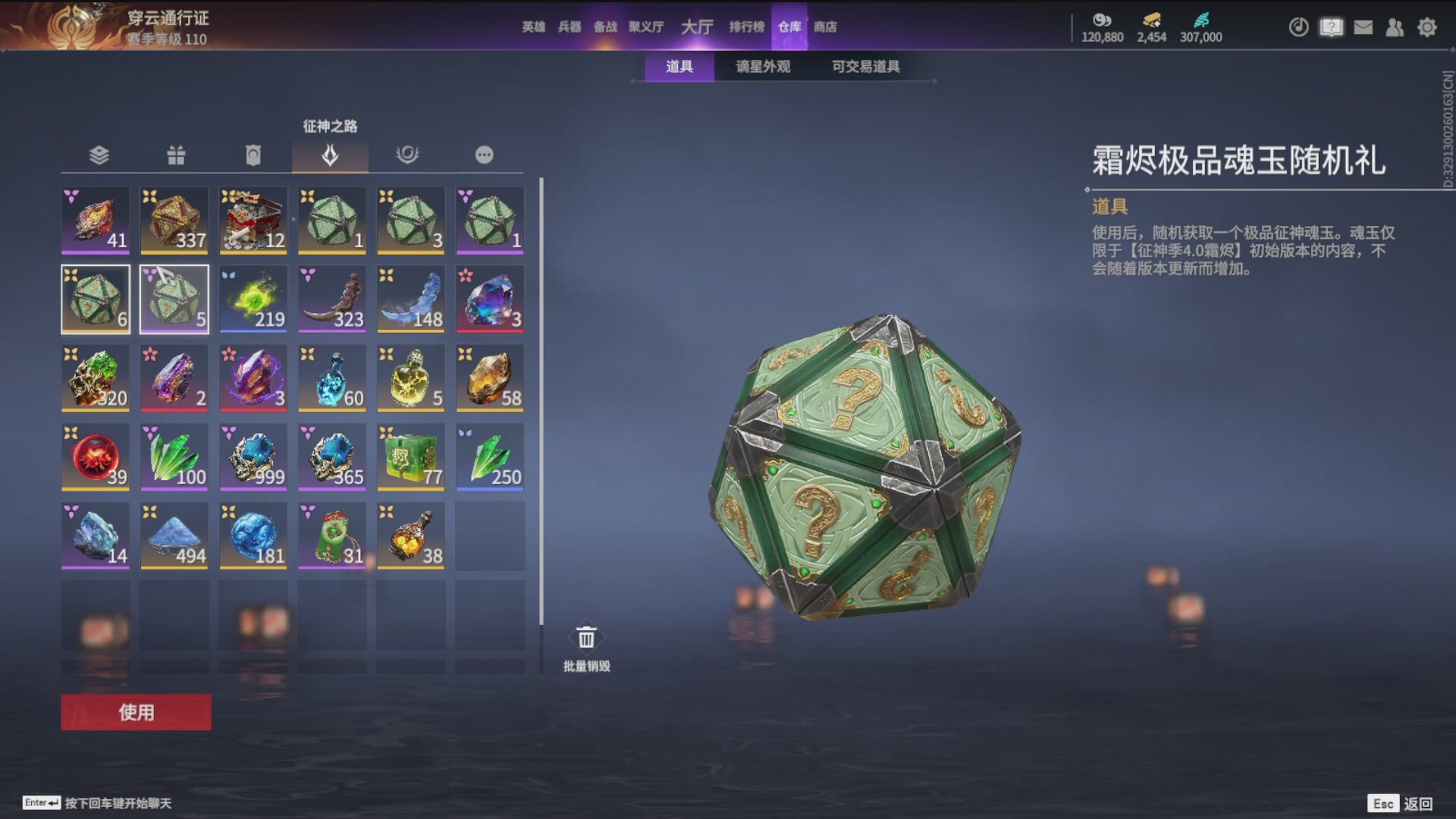Viewport: 1456px width, 819px height.
Task: Open the 排行榜 menu item
Action: click(x=748, y=27)
